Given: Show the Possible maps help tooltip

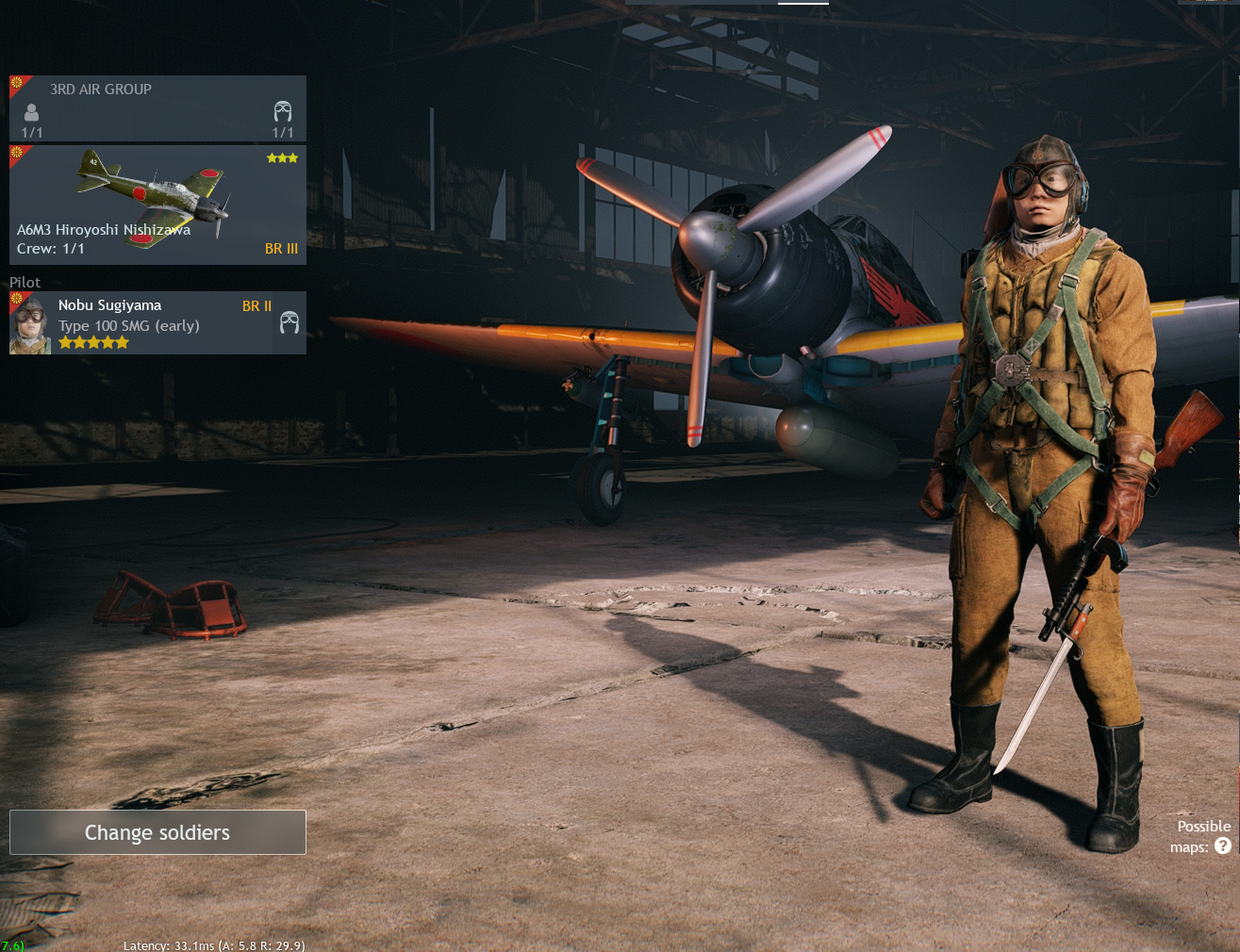Looking at the screenshot, I should [x=1223, y=846].
